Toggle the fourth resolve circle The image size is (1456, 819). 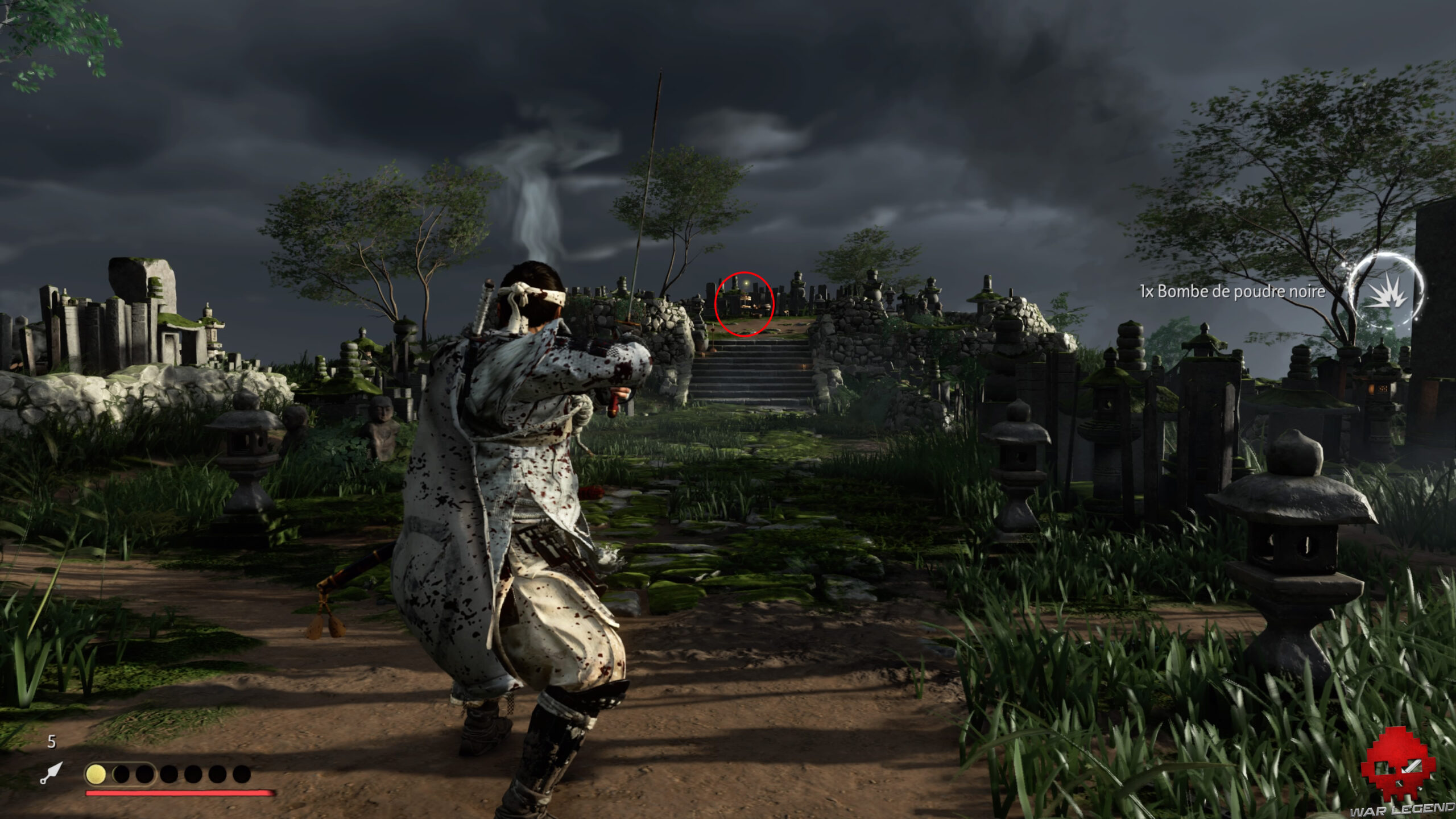[169, 775]
